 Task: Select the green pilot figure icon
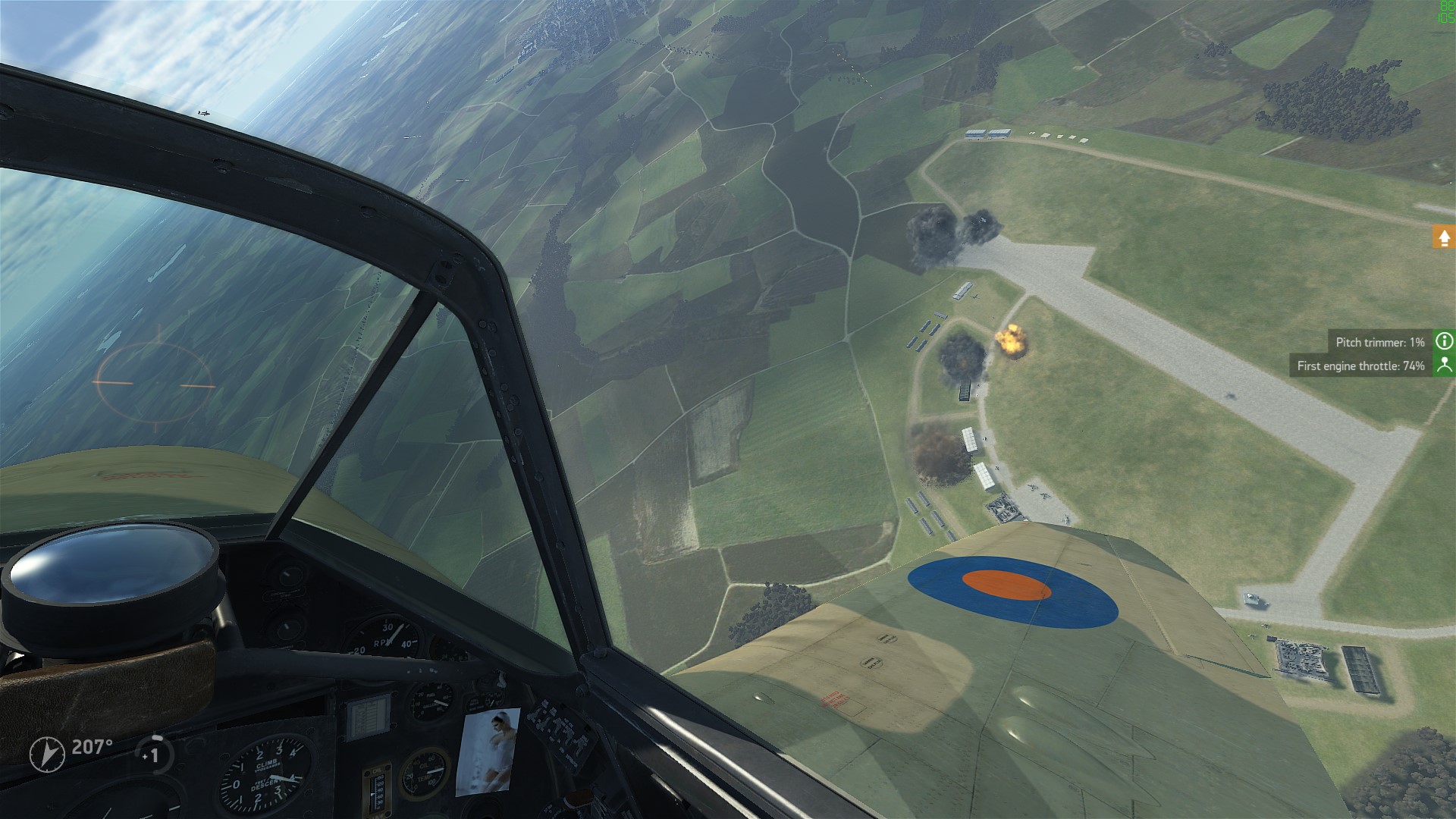(x=1444, y=365)
